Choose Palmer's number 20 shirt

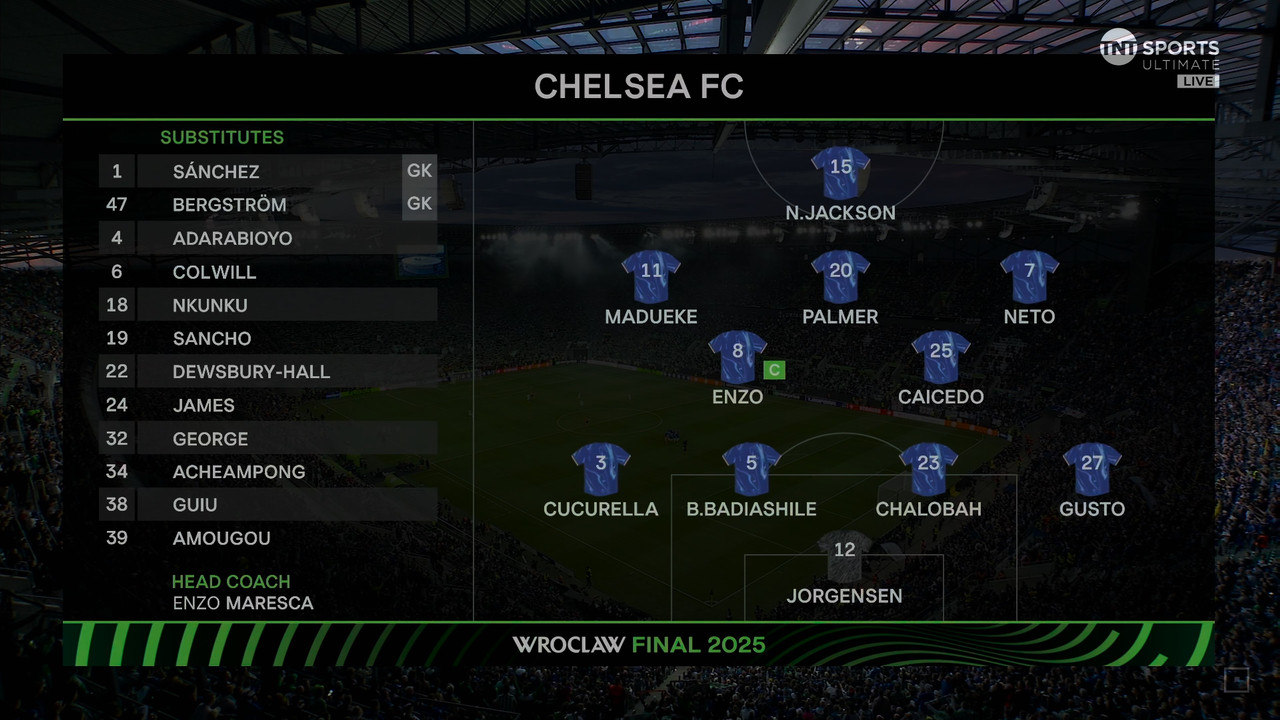pyautogui.click(x=840, y=276)
